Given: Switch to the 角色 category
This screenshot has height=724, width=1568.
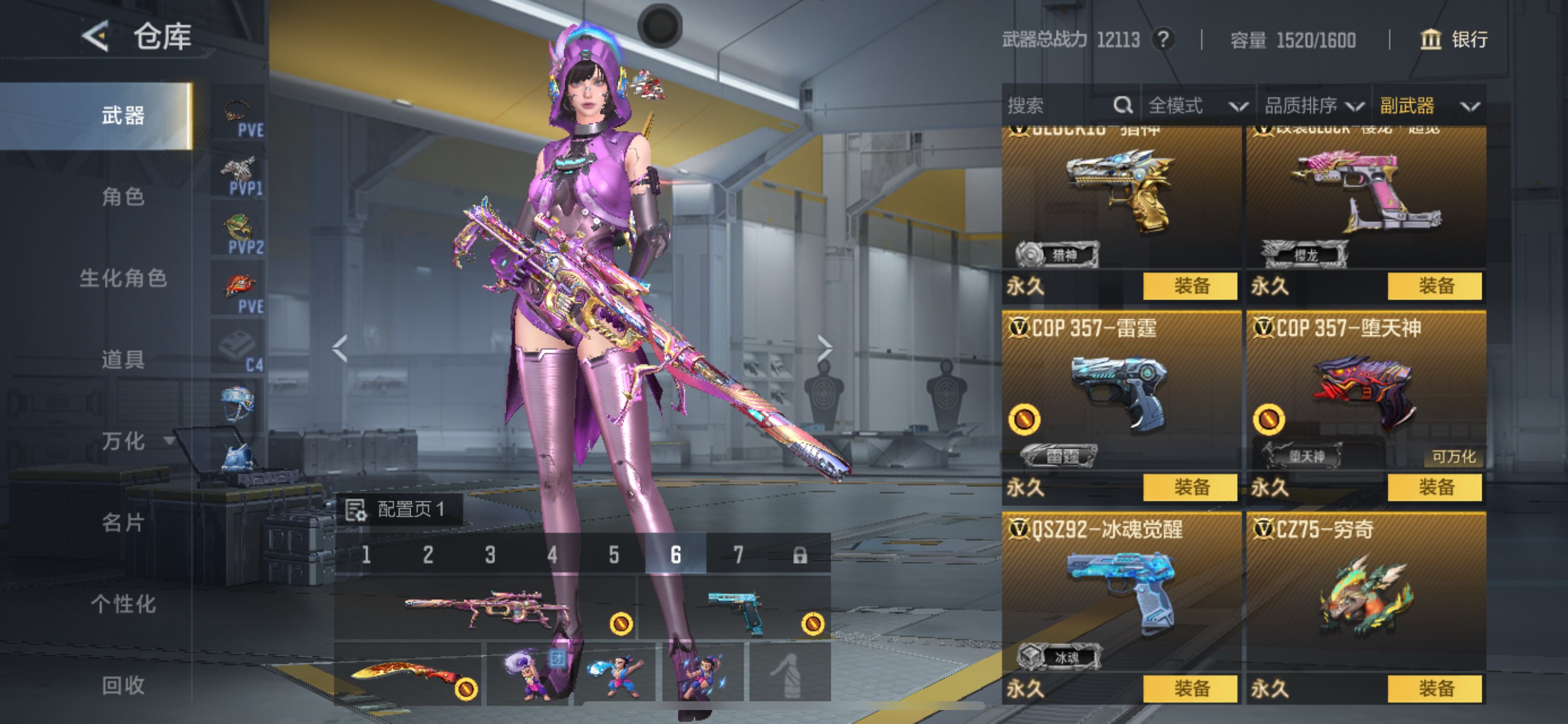Looking at the screenshot, I should (x=123, y=196).
